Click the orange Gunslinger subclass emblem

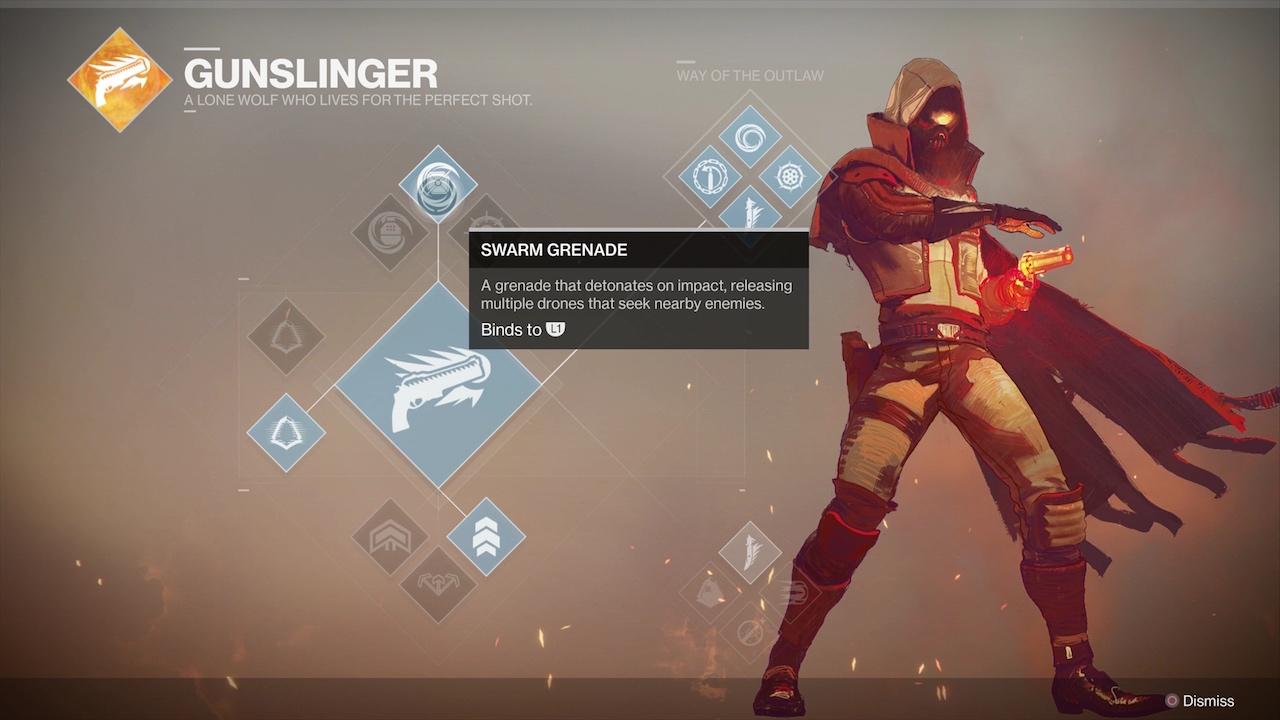click(120, 80)
